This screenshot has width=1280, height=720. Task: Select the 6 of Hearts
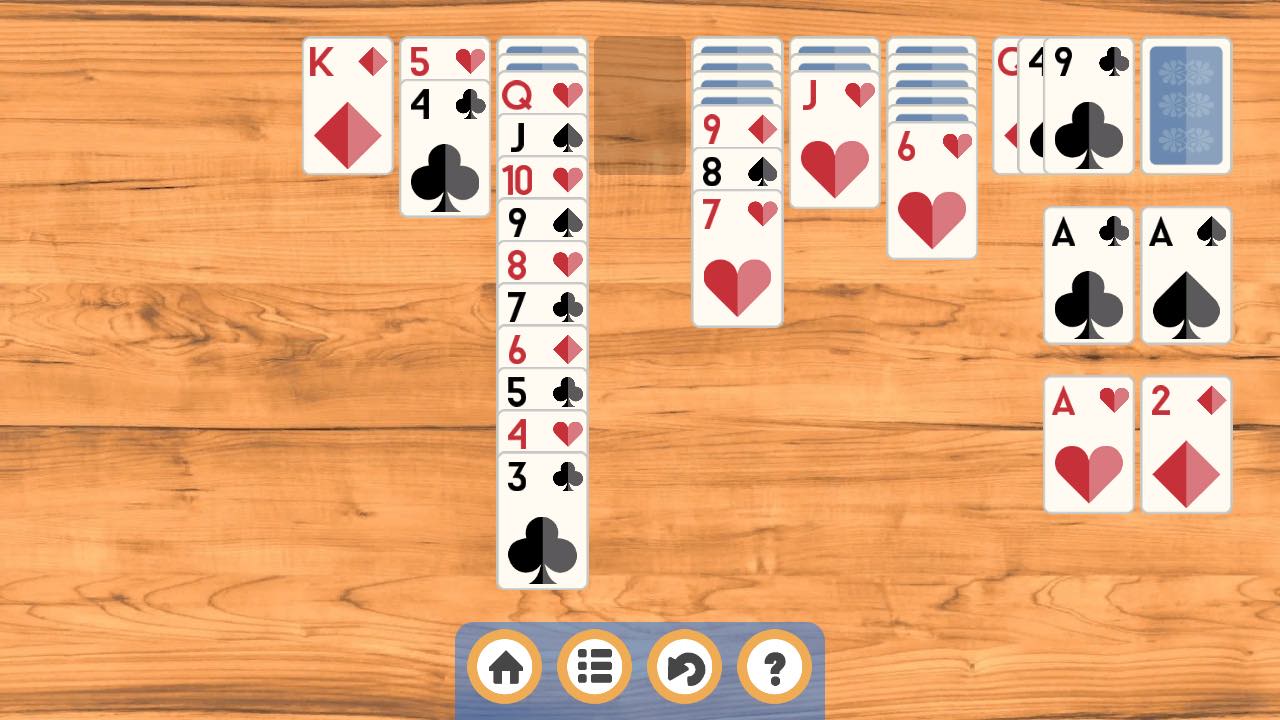click(x=931, y=190)
